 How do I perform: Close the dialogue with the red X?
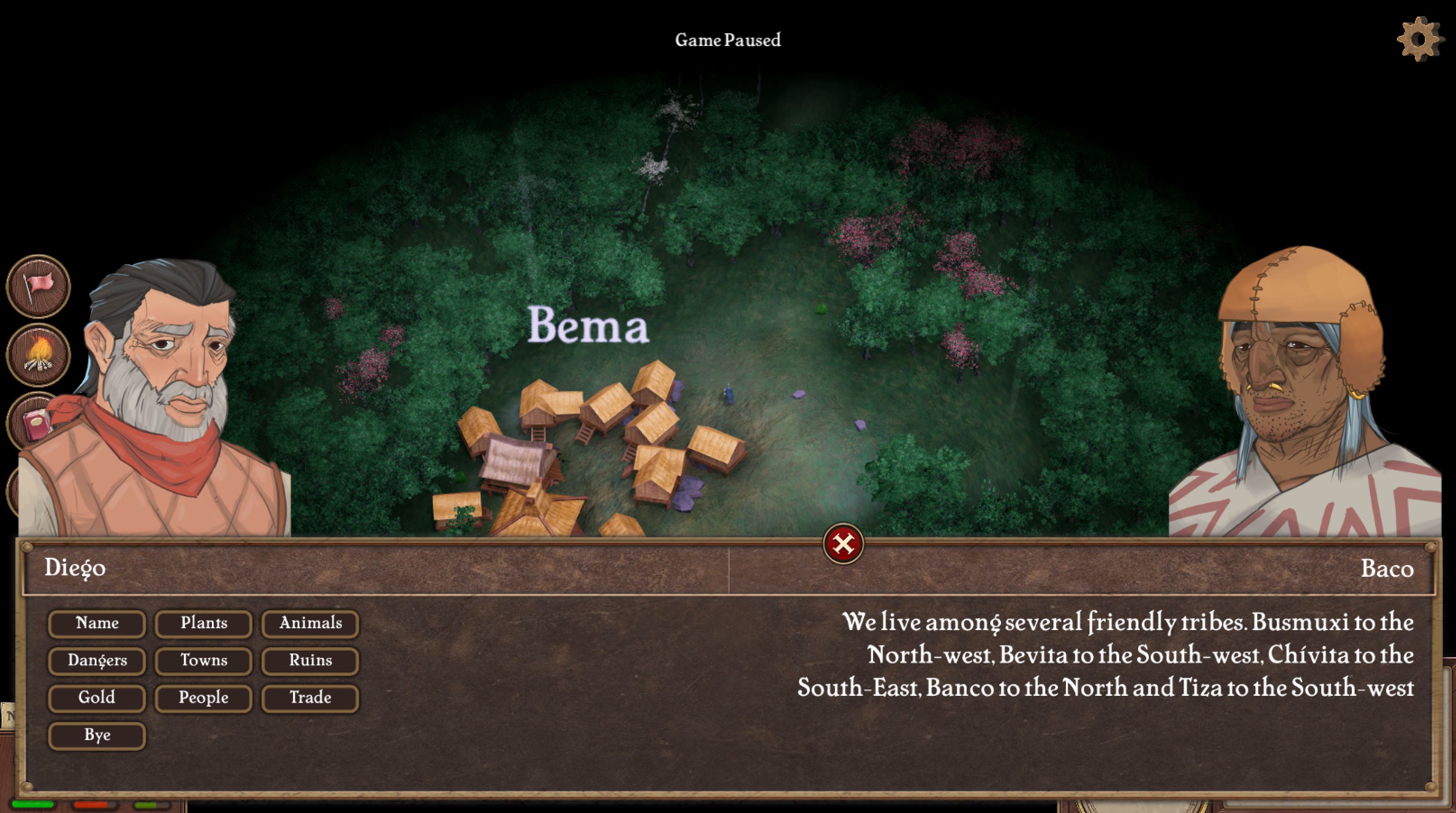point(843,544)
